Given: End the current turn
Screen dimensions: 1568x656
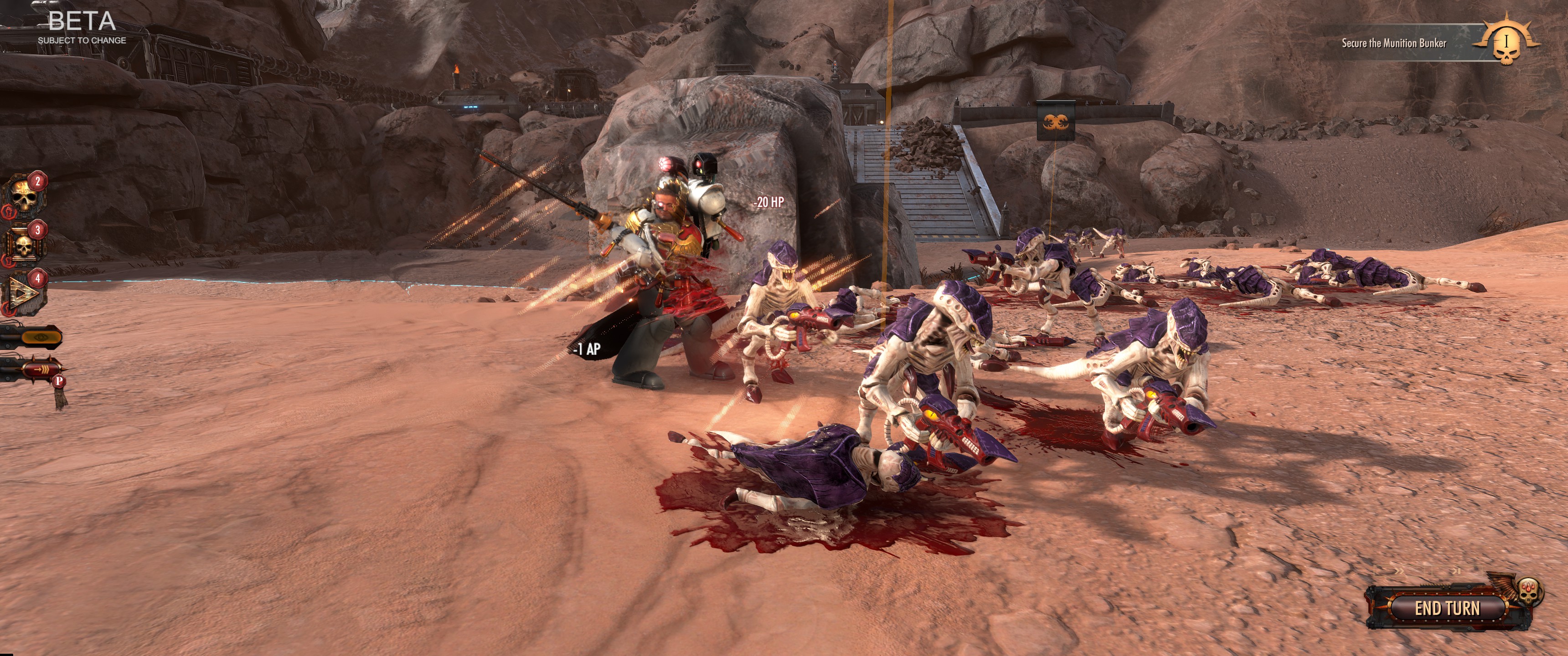Looking at the screenshot, I should (x=1446, y=607).
